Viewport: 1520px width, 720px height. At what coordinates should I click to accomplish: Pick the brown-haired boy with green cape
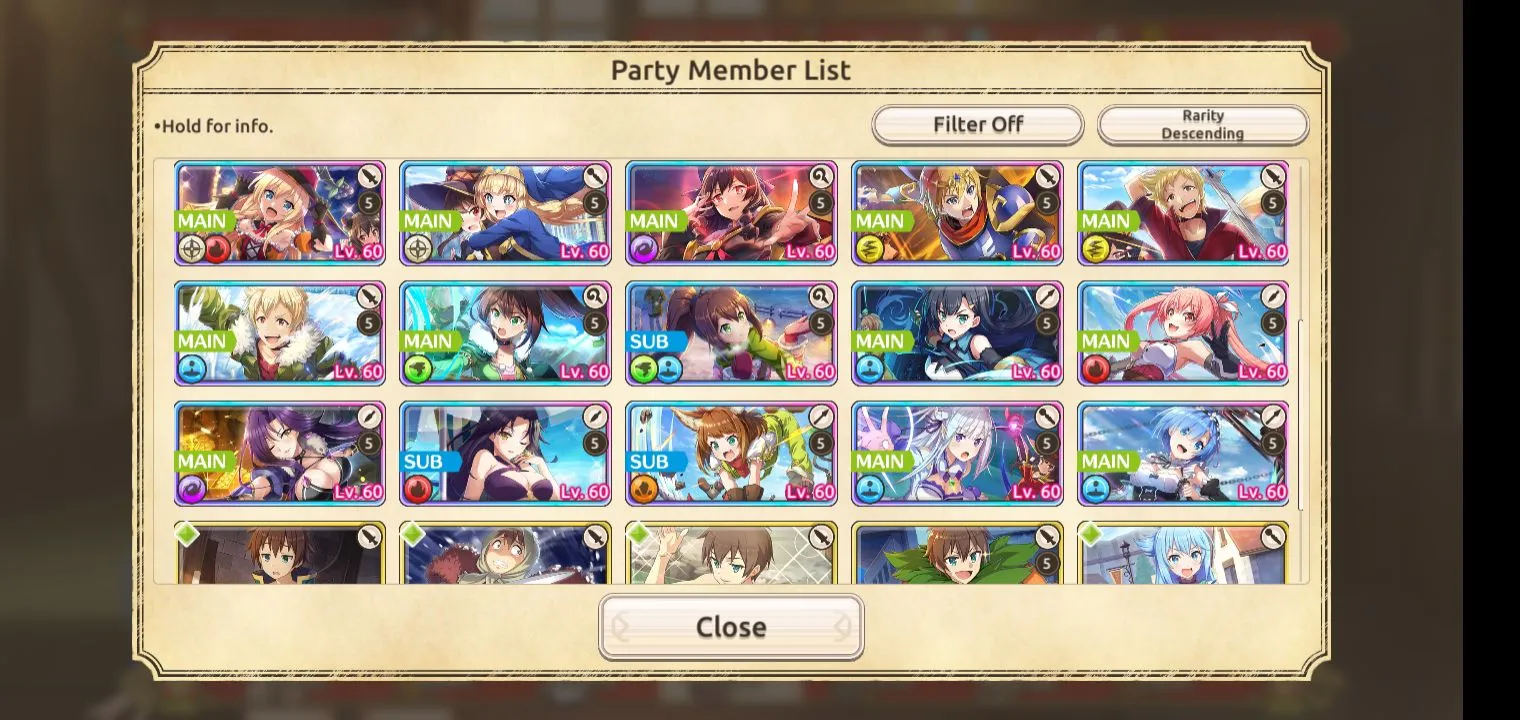click(957, 555)
